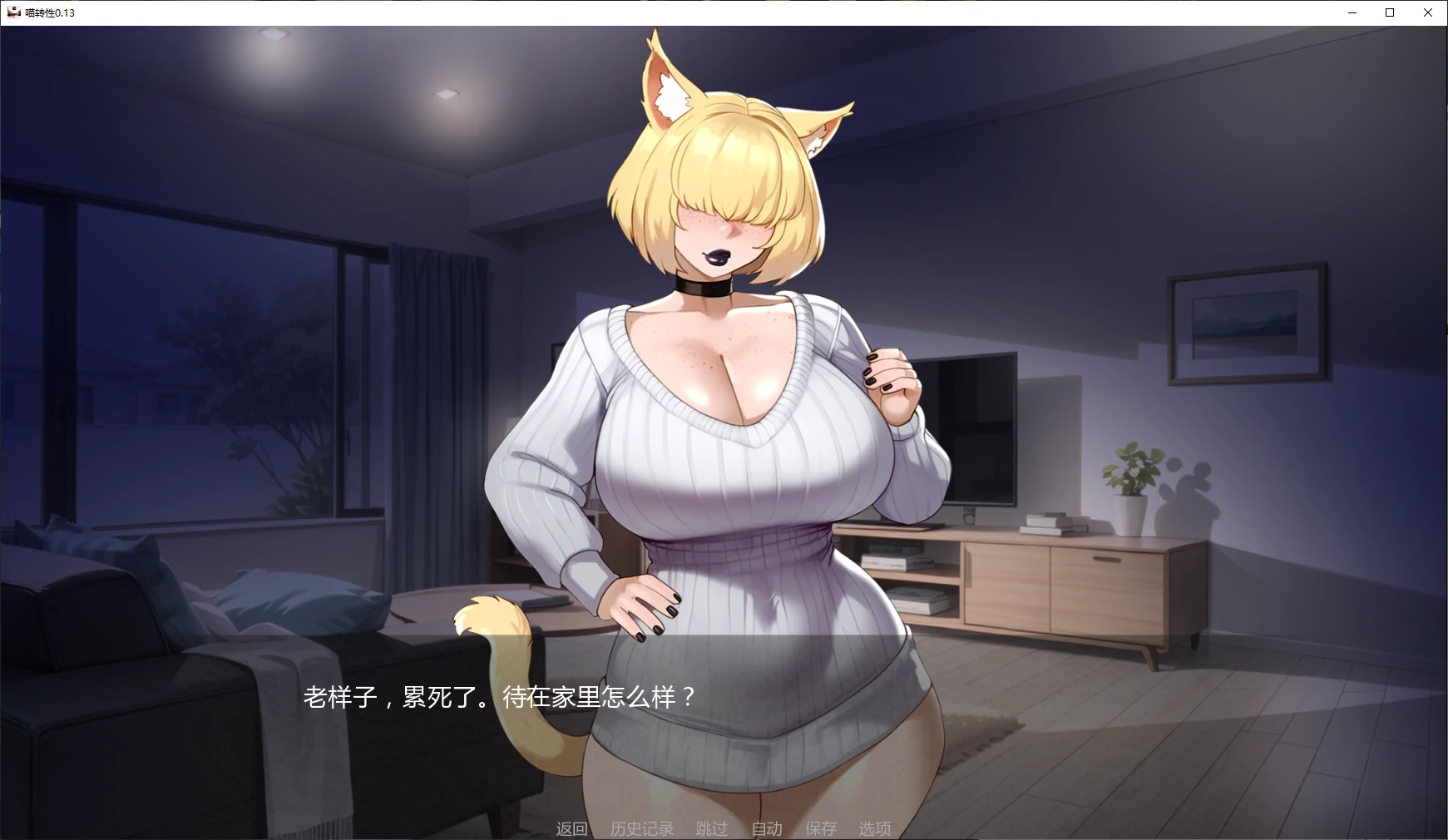
Task: Click the game icon in the title bar
Action: 16,12
